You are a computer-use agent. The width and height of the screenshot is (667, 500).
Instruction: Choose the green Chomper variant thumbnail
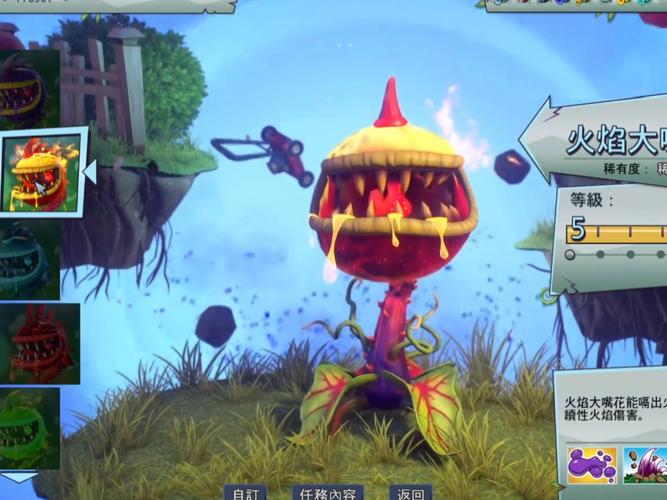[x=30, y=428]
